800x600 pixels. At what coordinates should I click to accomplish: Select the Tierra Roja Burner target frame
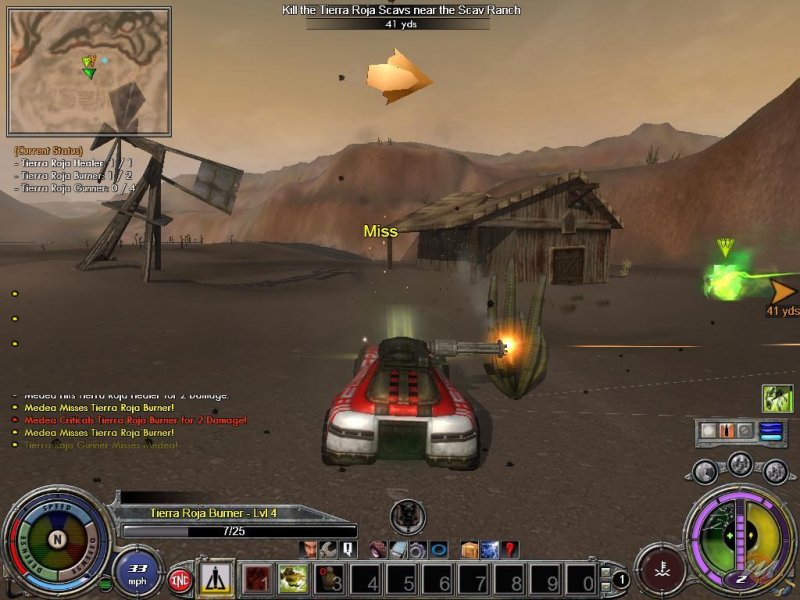click(236, 520)
